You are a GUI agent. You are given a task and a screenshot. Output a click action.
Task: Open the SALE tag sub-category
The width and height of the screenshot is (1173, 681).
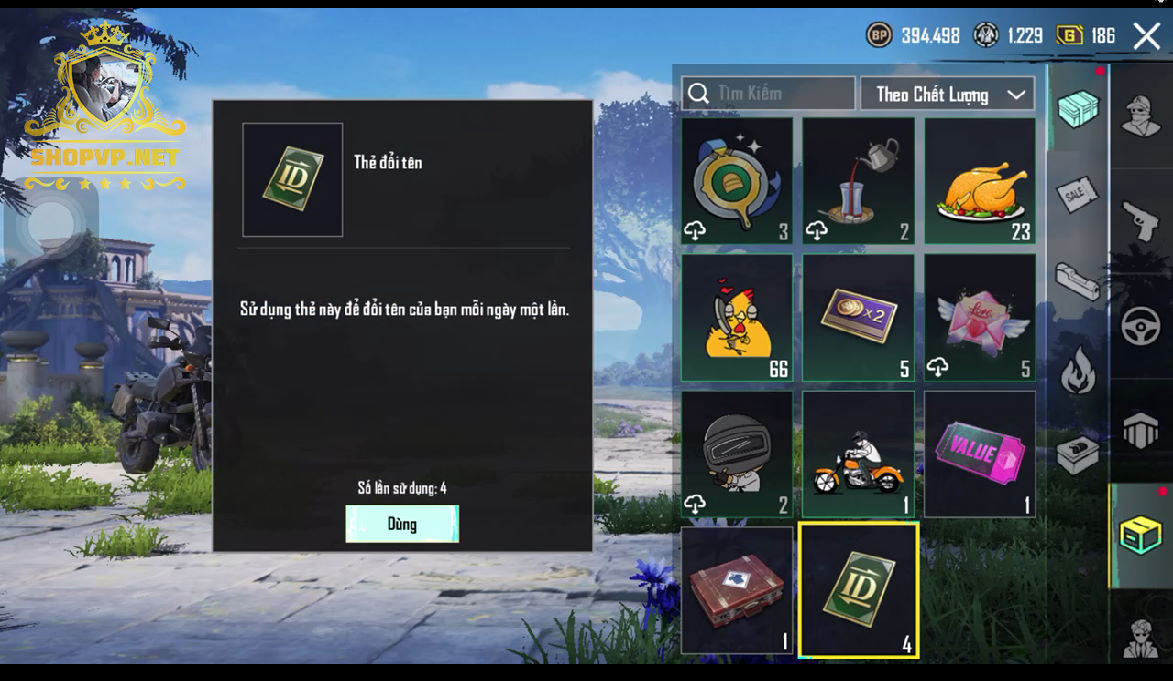1077,194
